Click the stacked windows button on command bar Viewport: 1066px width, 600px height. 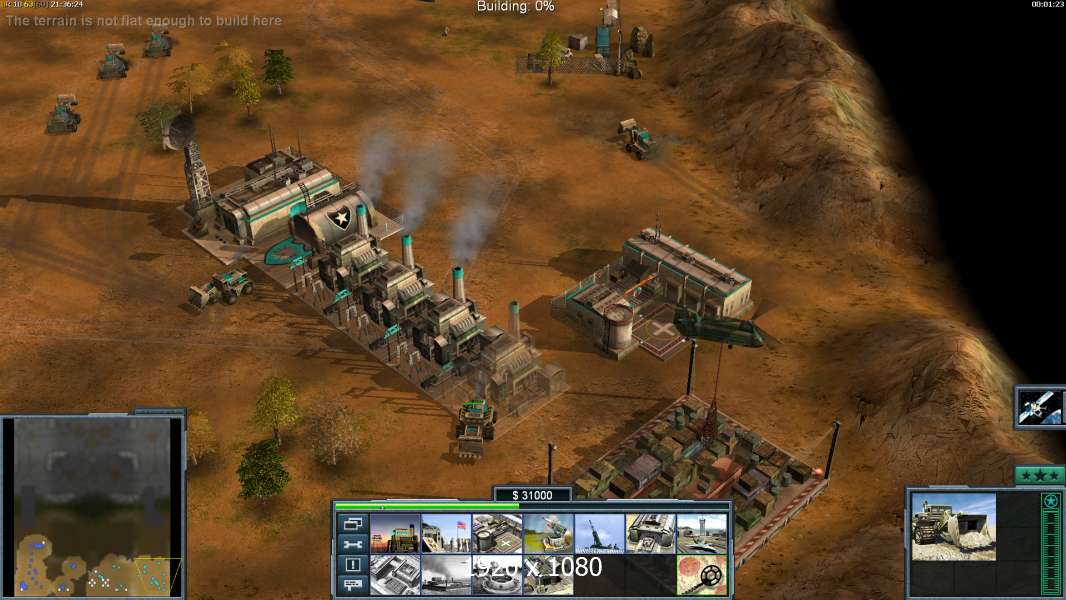click(x=352, y=524)
